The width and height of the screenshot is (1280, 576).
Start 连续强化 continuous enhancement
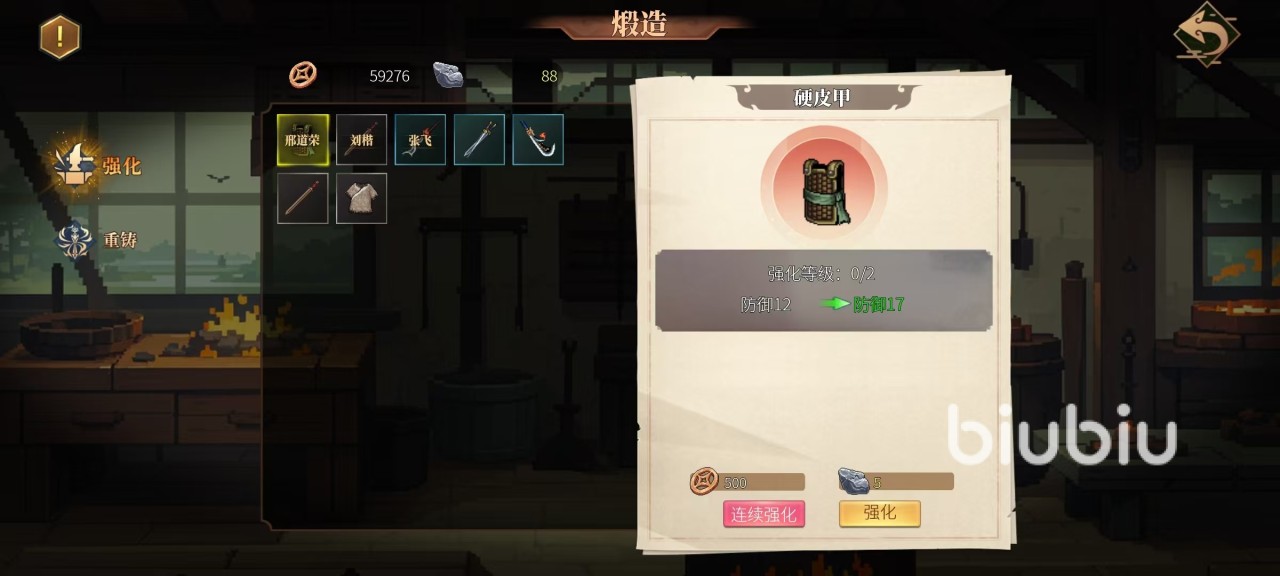coord(764,514)
